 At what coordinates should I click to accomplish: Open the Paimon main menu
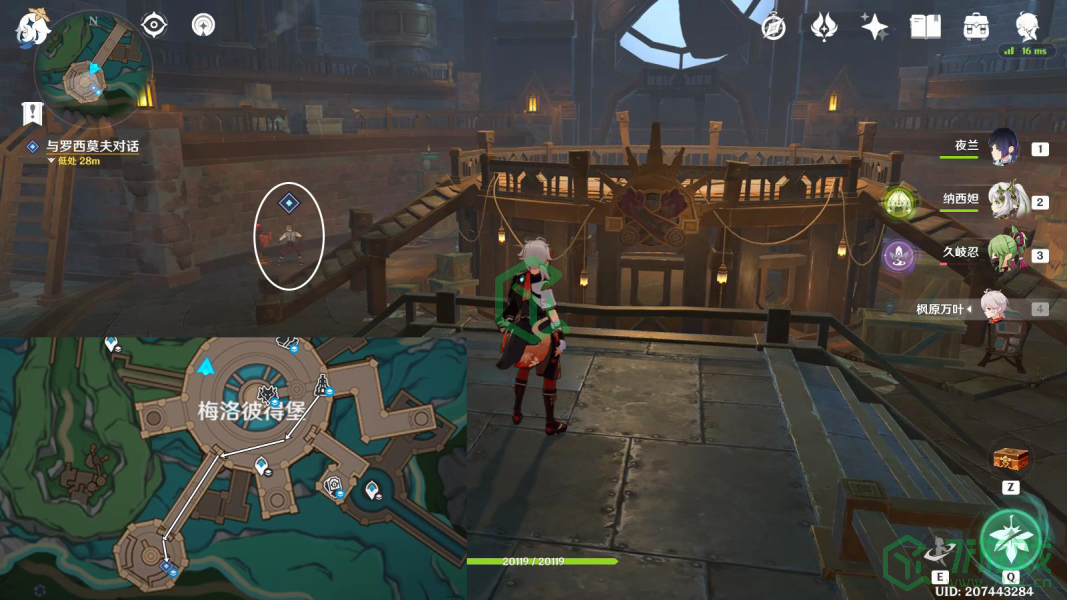click(31, 27)
